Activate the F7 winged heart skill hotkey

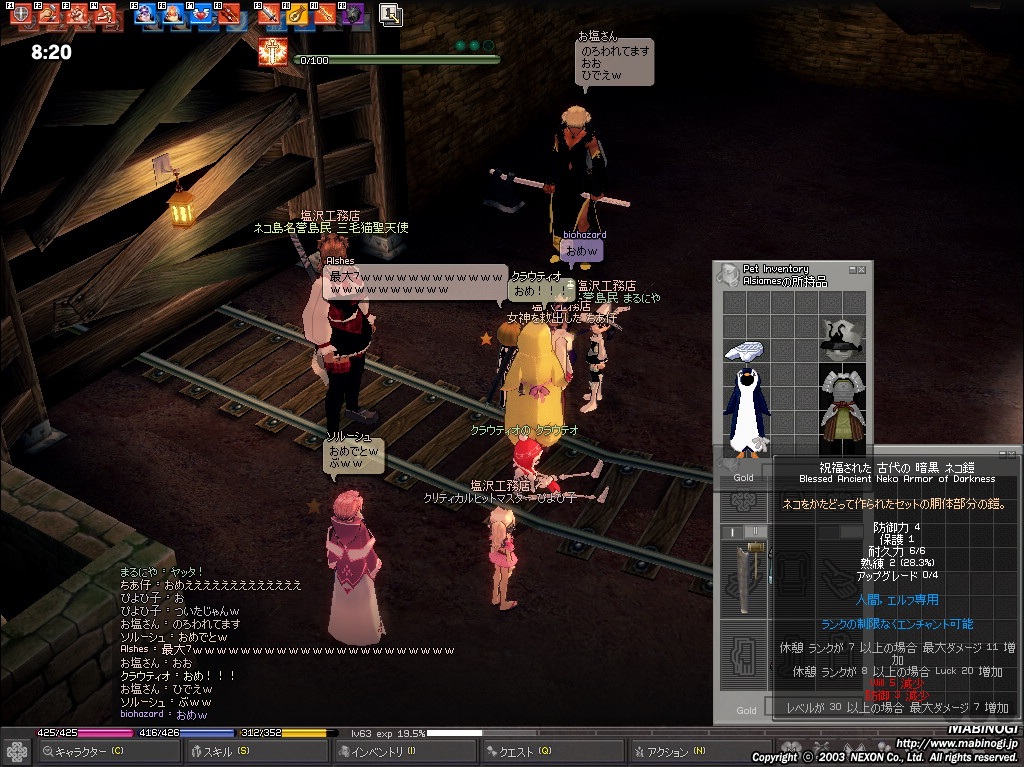point(201,14)
